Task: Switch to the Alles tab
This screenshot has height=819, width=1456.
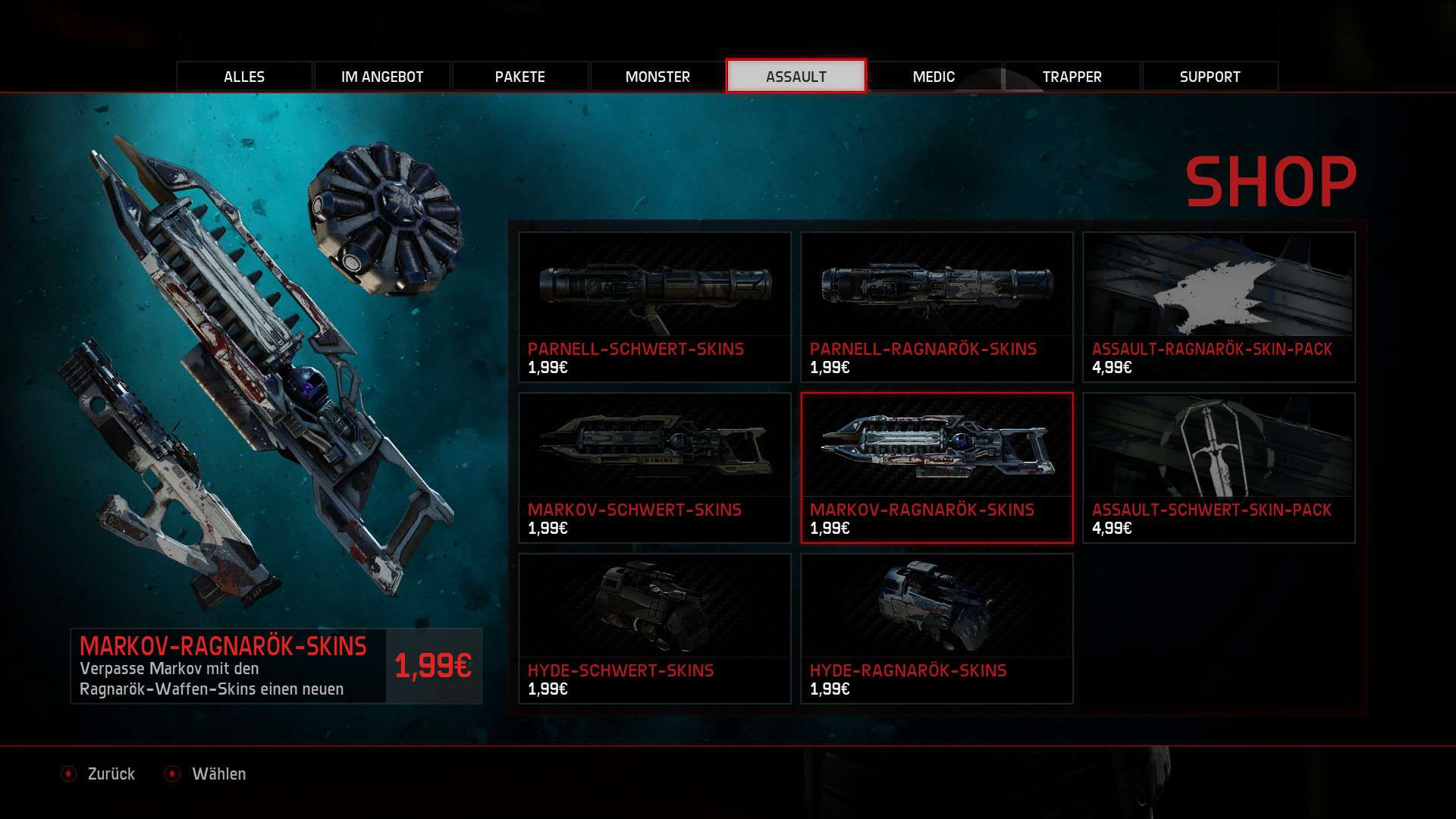Action: (x=244, y=77)
